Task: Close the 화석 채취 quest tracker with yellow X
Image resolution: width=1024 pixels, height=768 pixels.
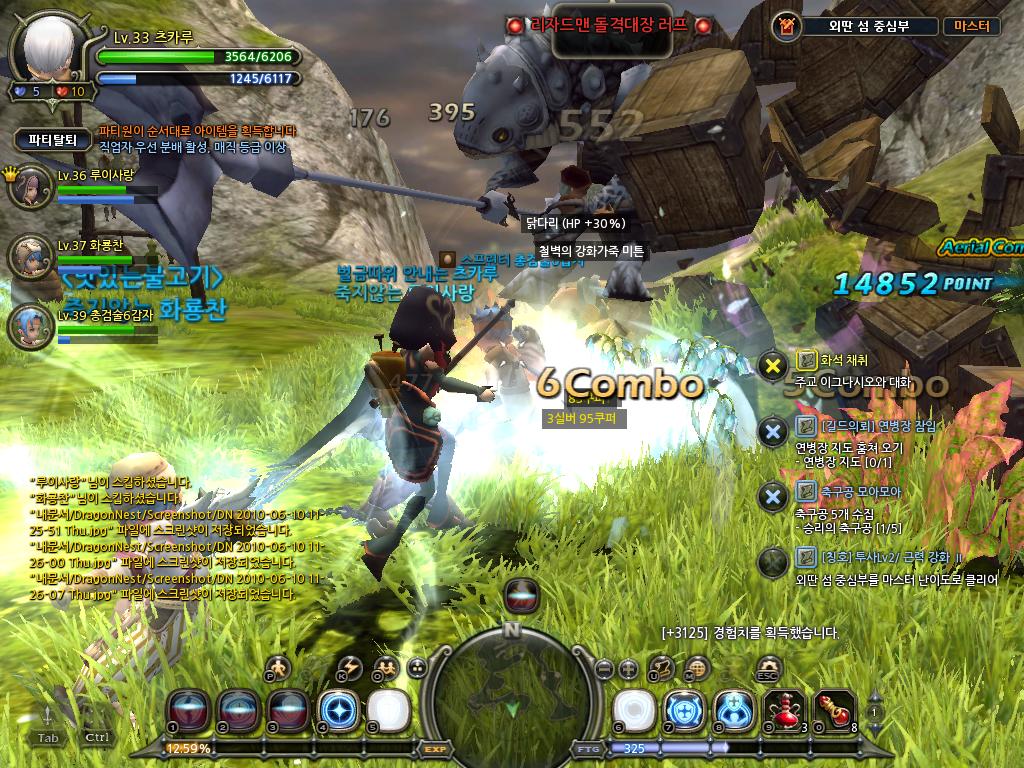Action: pyautogui.click(x=772, y=366)
